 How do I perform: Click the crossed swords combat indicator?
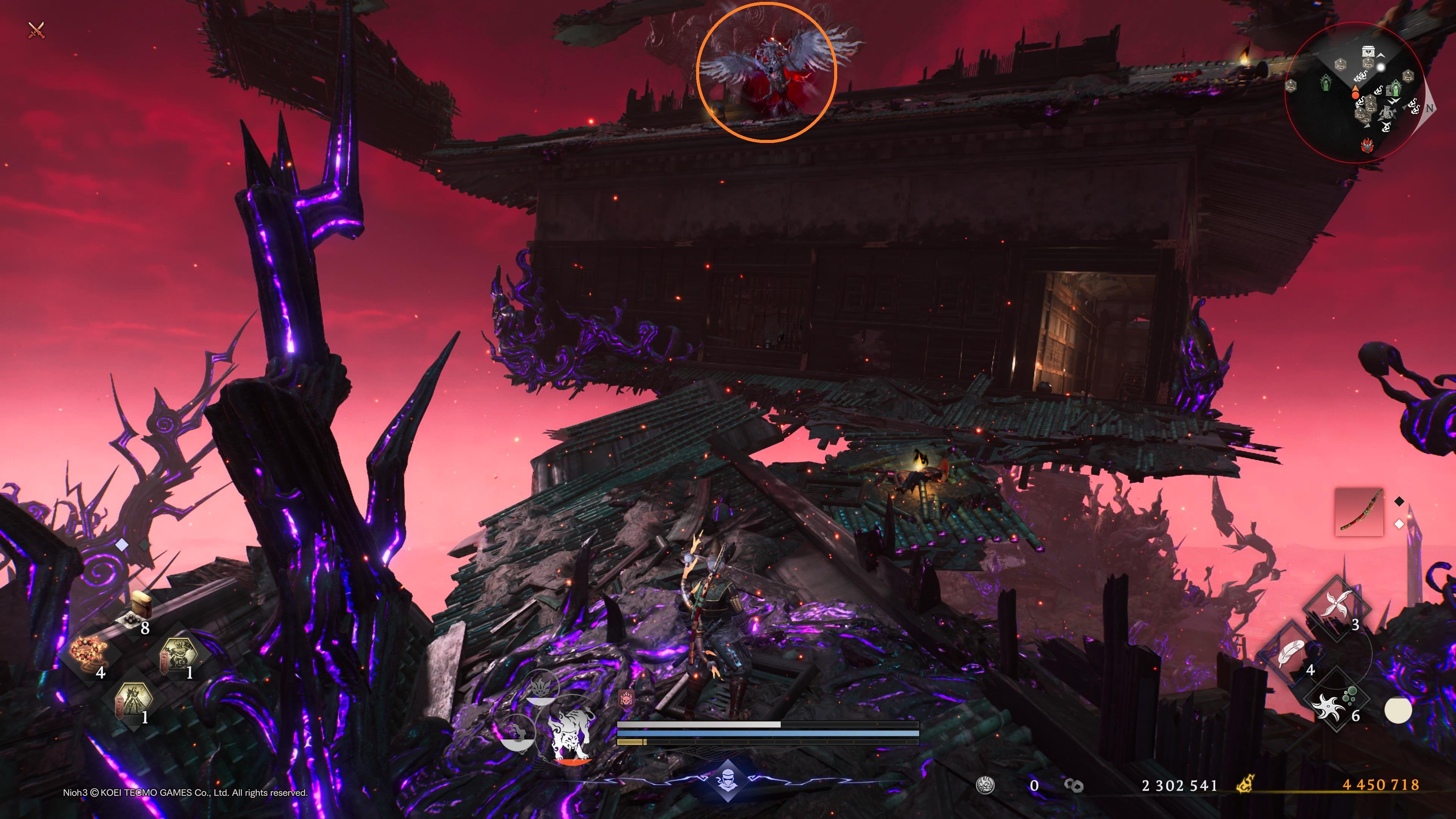pyautogui.click(x=37, y=30)
